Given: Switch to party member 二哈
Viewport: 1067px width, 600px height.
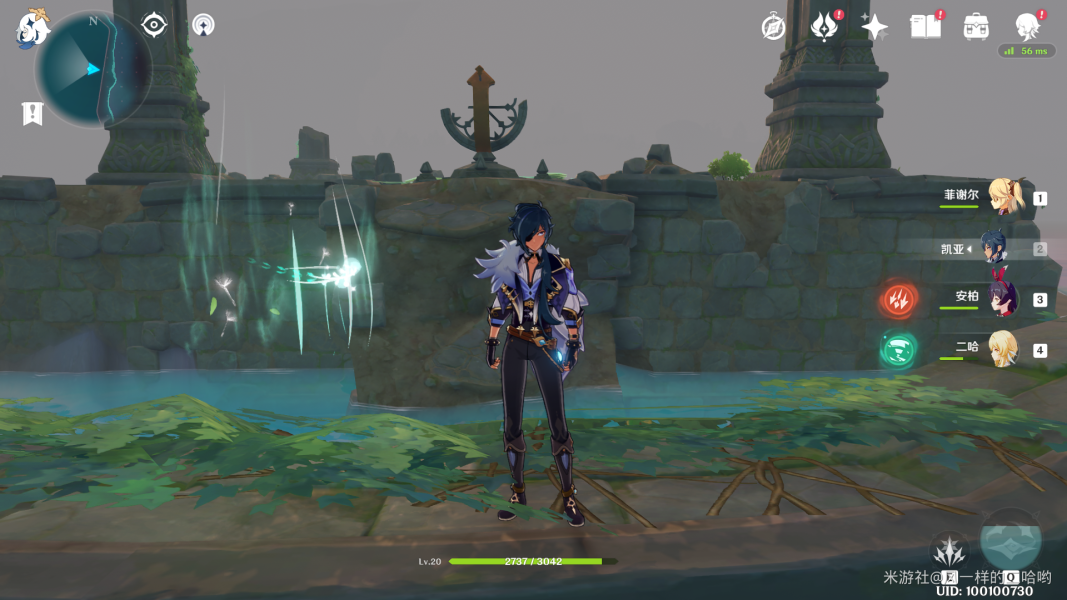Looking at the screenshot, I should point(1003,349).
